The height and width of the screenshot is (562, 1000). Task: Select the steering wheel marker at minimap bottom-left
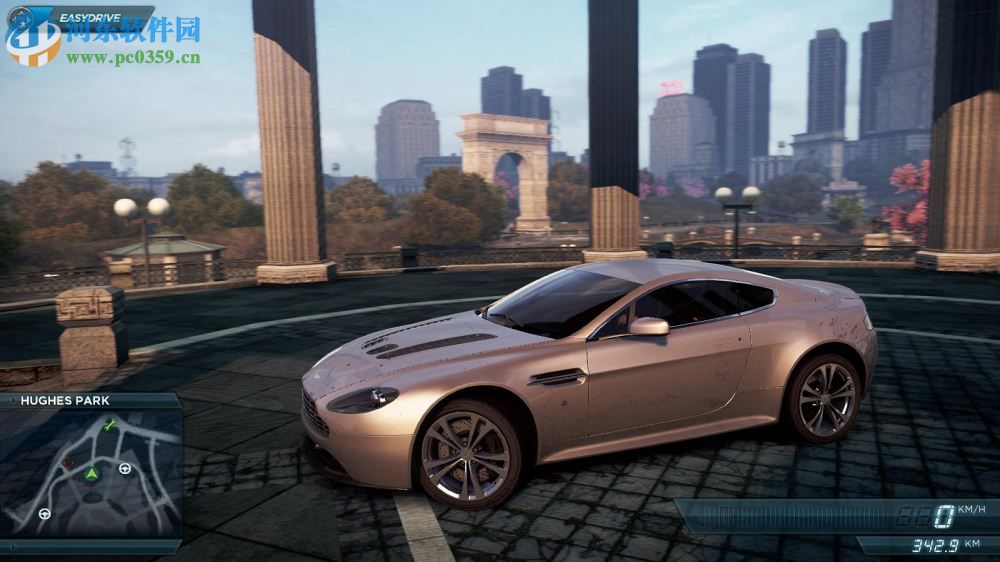[45, 514]
